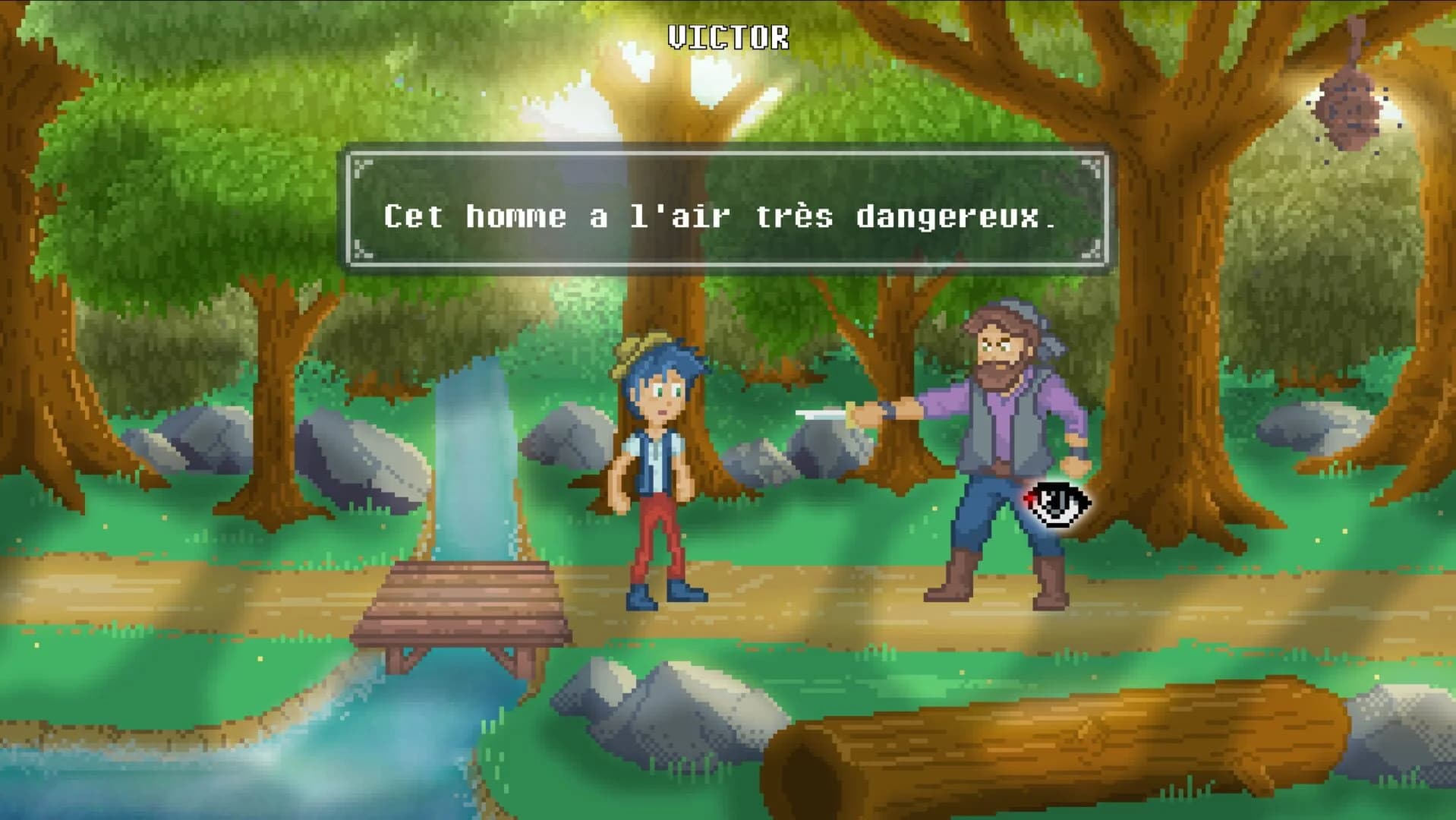
Task: Click VICTOR name label at top
Action: [727, 34]
